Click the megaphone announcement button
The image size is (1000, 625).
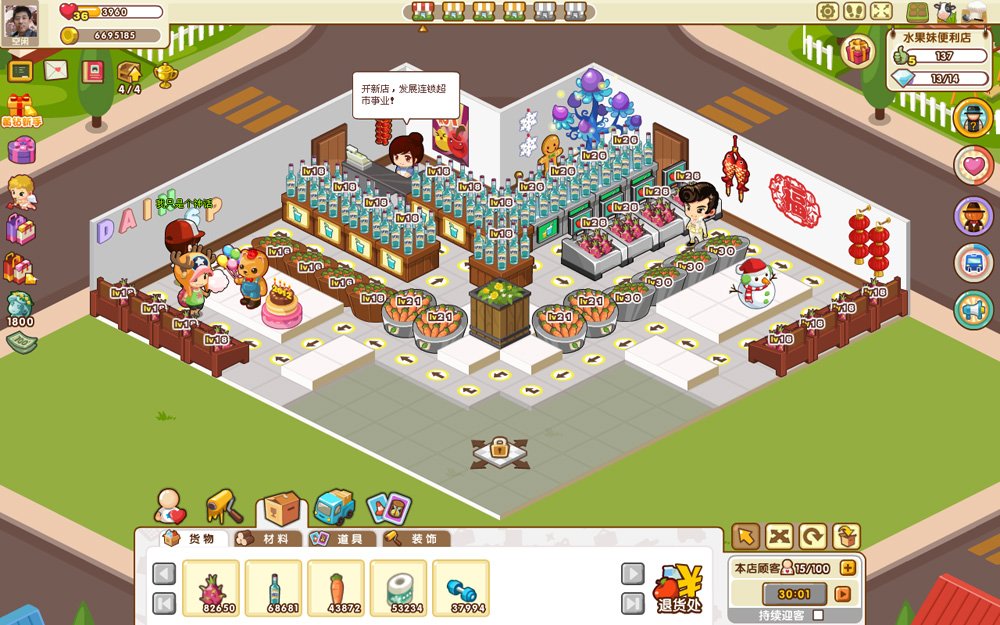tap(973, 310)
